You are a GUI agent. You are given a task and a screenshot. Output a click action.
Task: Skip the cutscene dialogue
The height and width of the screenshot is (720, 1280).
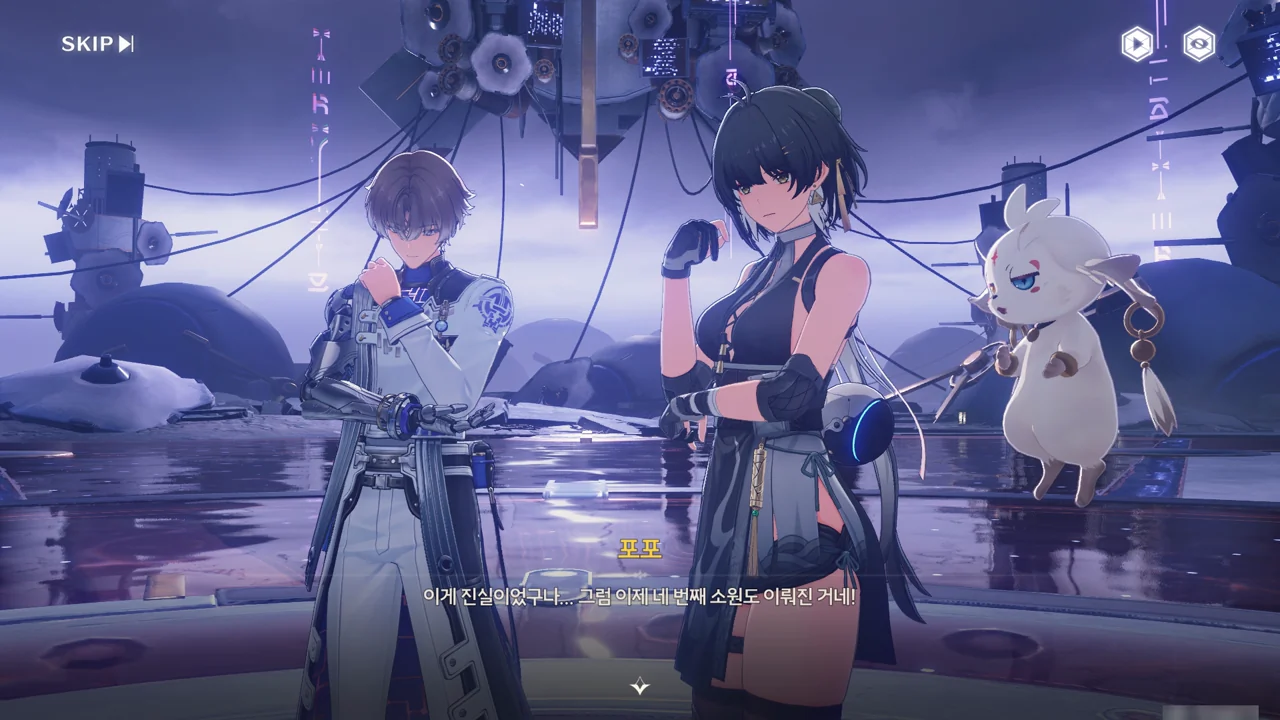(x=97, y=44)
